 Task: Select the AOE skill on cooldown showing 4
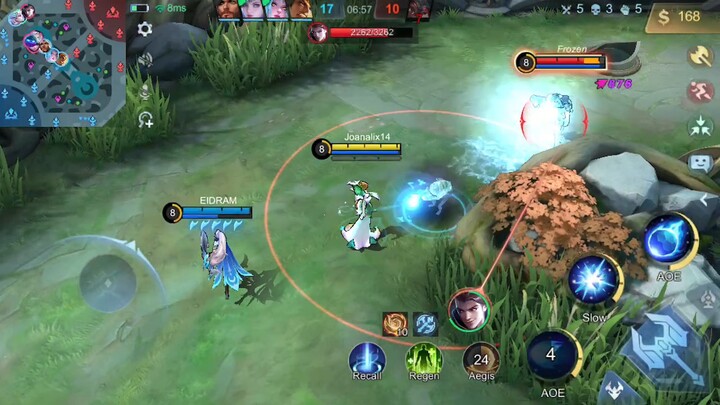click(x=552, y=355)
